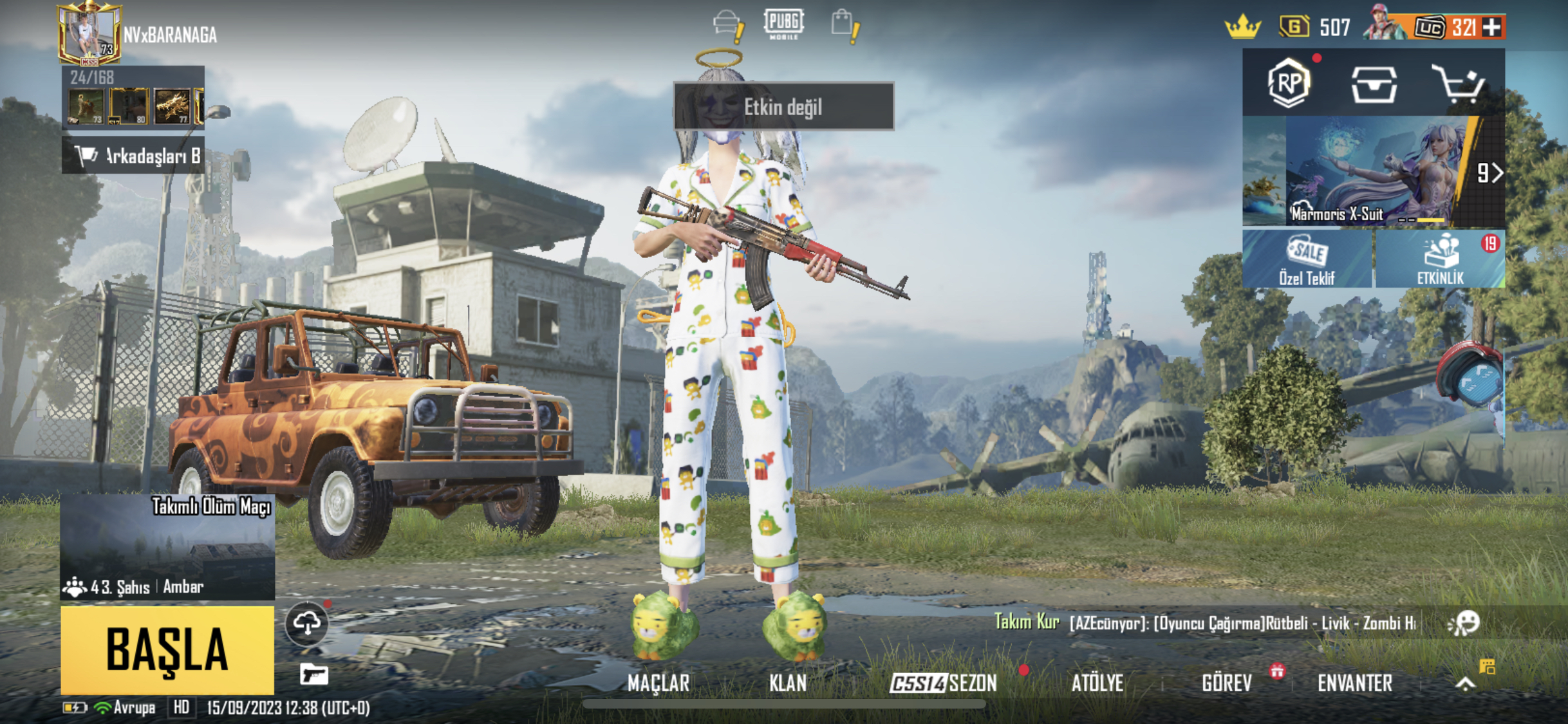The width and height of the screenshot is (1568, 724).
Task: Open the MAÇLAR menu
Action: pyautogui.click(x=658, y=683)
